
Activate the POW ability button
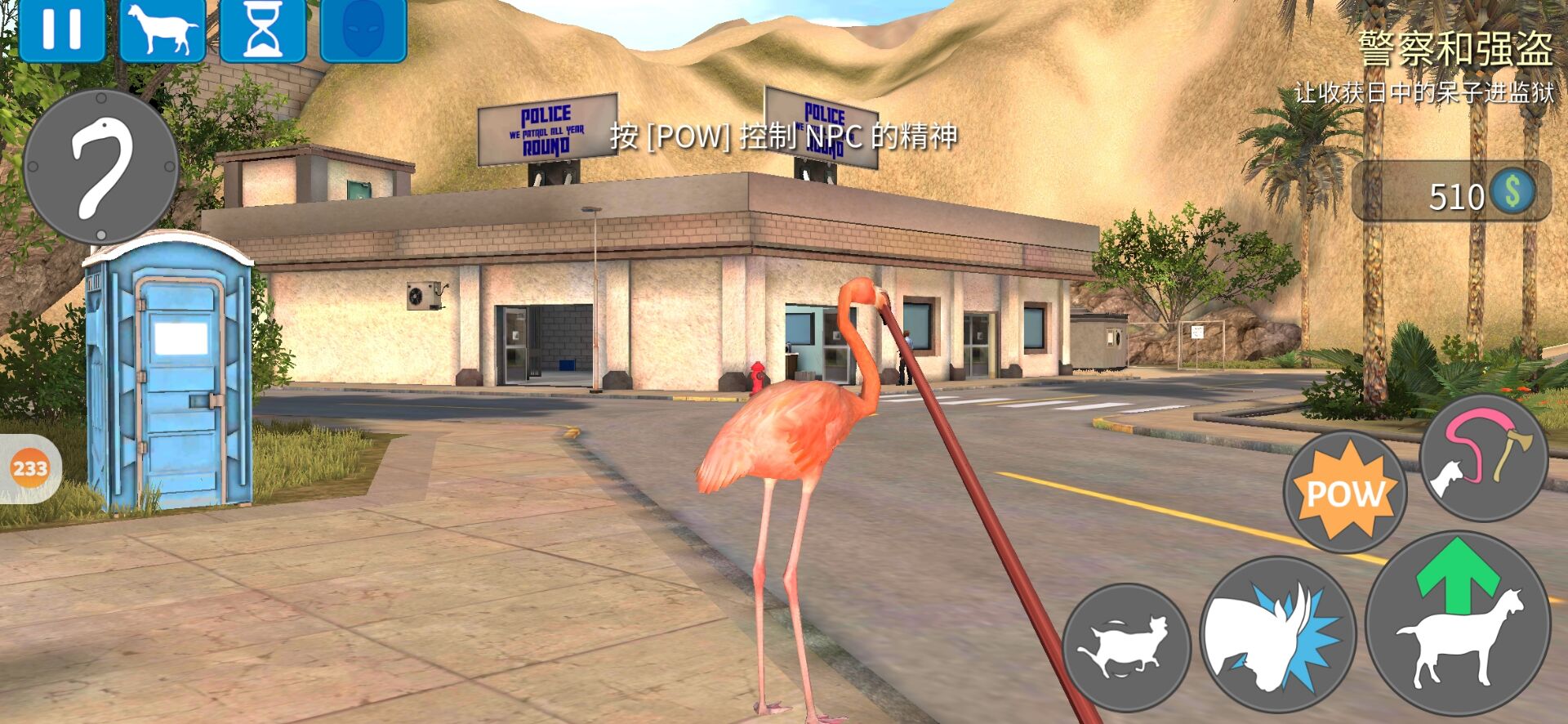click(1344, 491)
